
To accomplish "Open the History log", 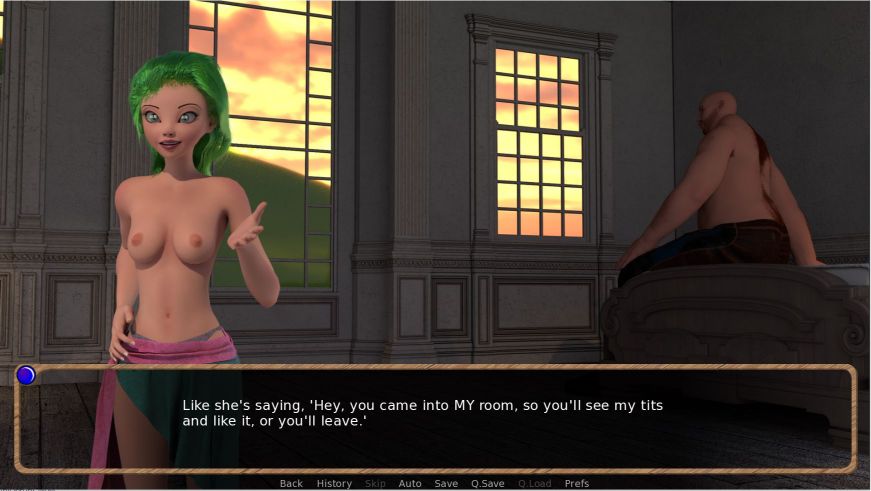I will 334,484.
